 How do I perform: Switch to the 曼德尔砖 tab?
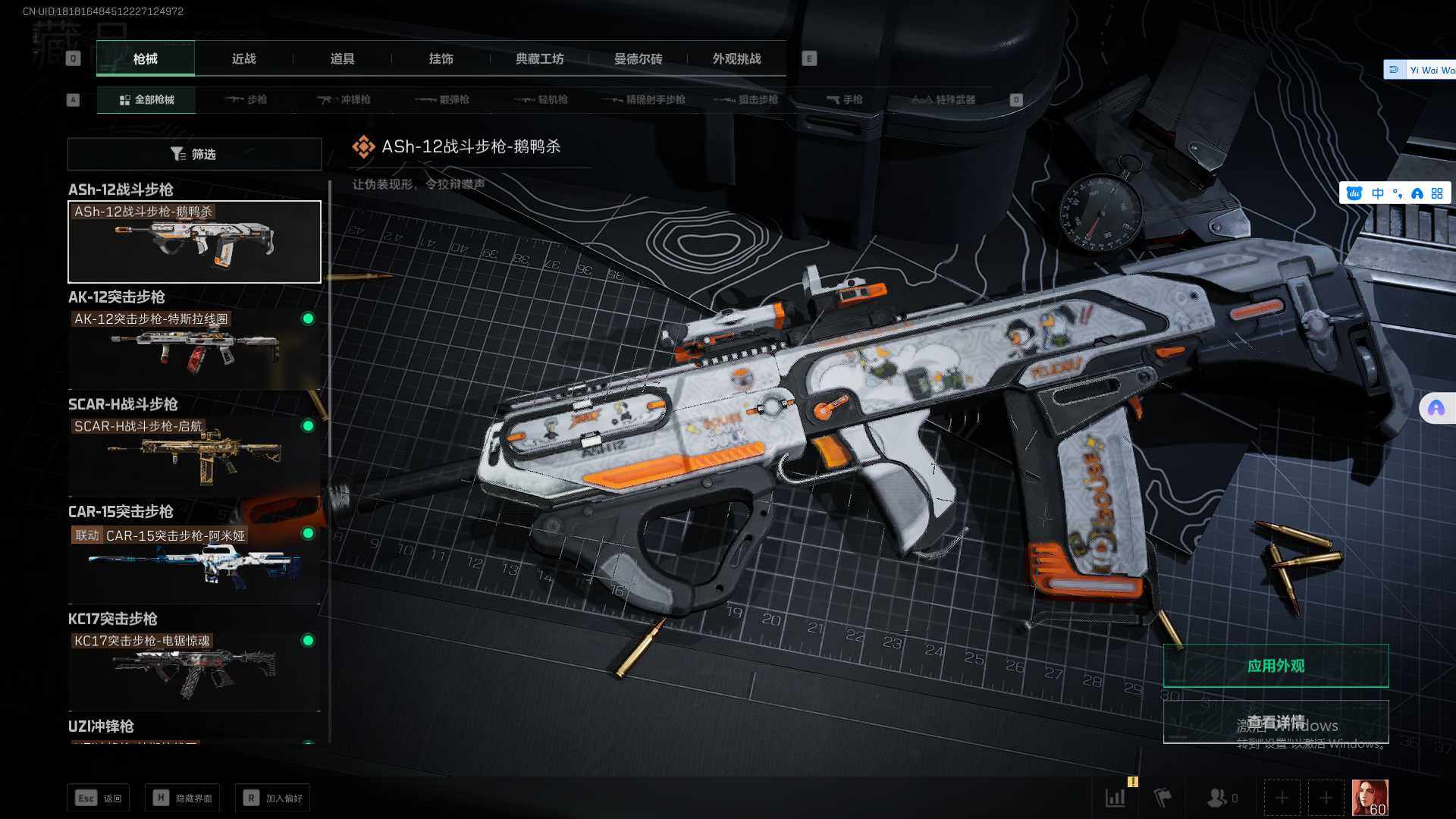(x=638, y=58)
